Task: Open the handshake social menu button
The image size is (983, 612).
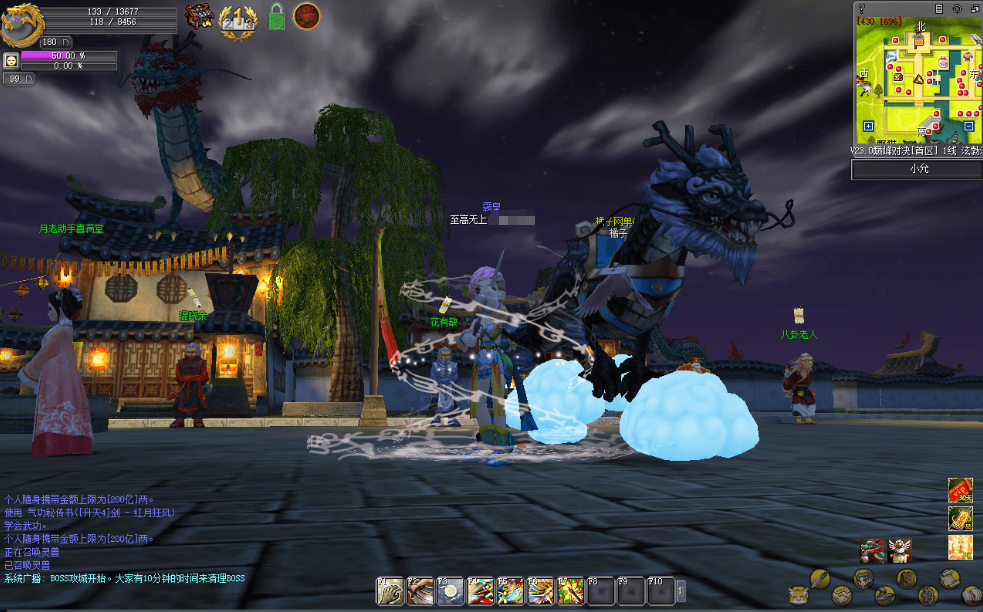Action: click(x=841, y=595)
